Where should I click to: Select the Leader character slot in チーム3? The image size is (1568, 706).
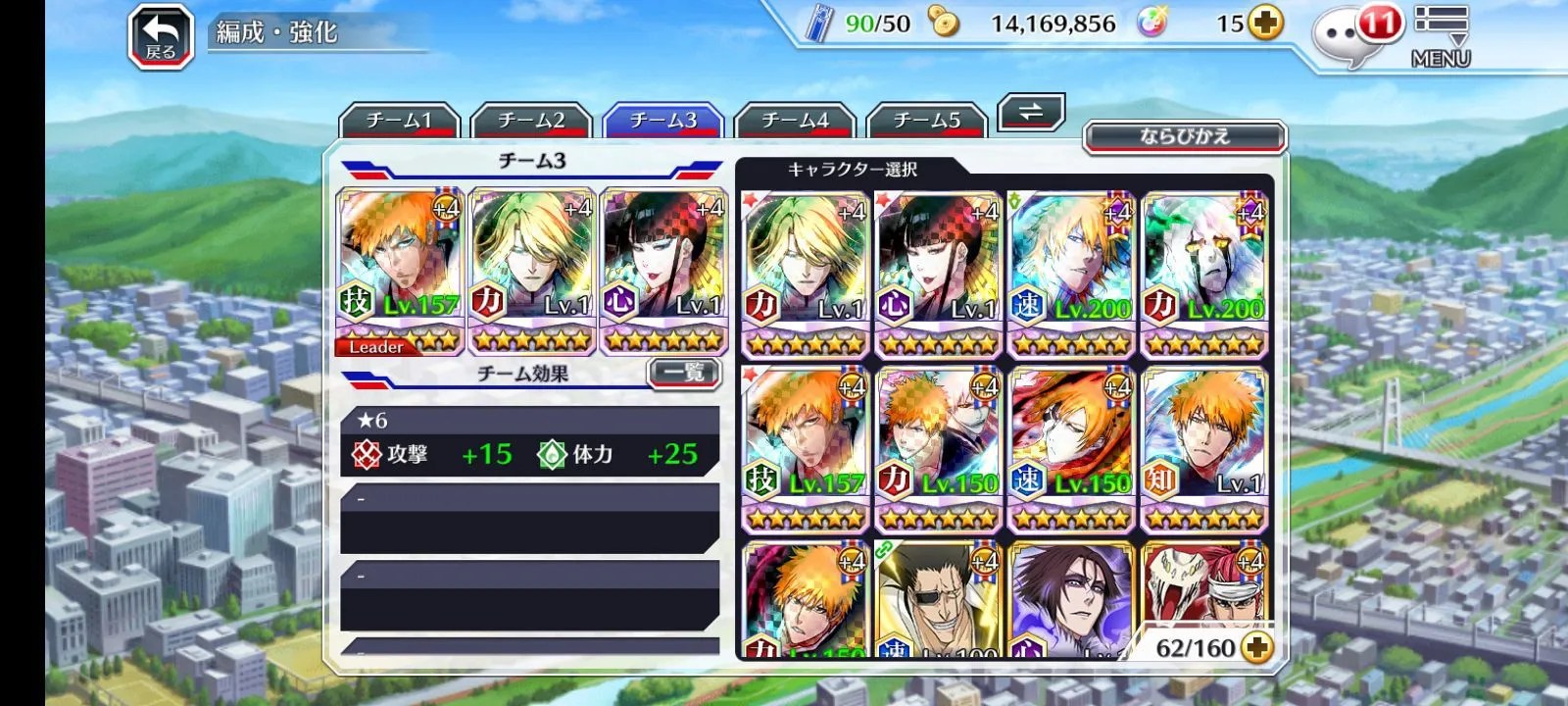[x=399, y=272]
